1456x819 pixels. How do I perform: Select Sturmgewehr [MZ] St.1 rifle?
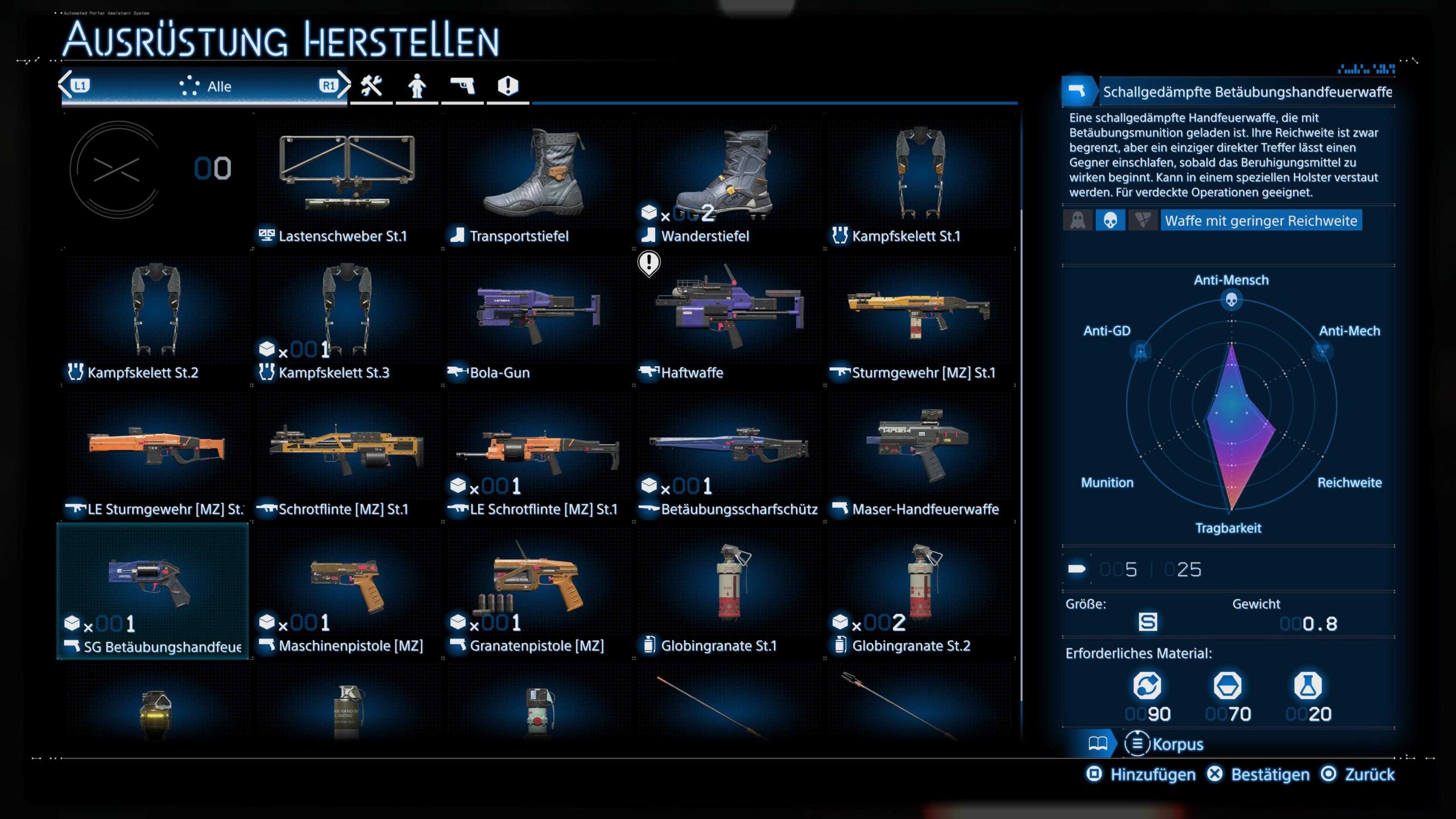point(920,318)
